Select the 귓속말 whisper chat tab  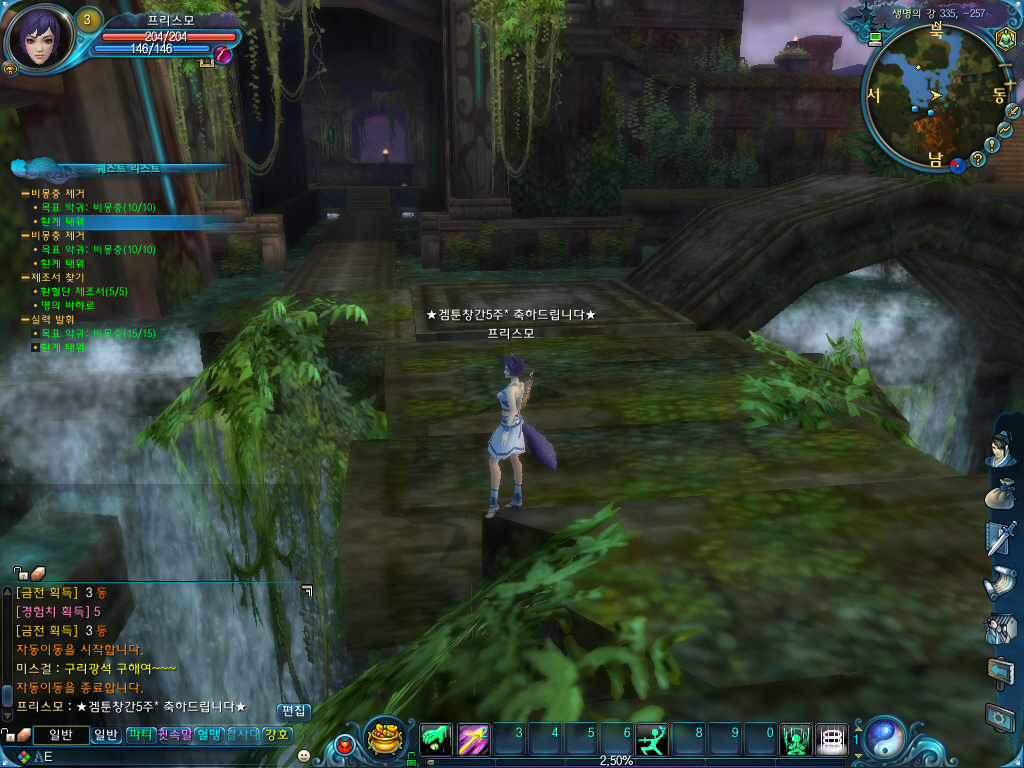point(175,735)
